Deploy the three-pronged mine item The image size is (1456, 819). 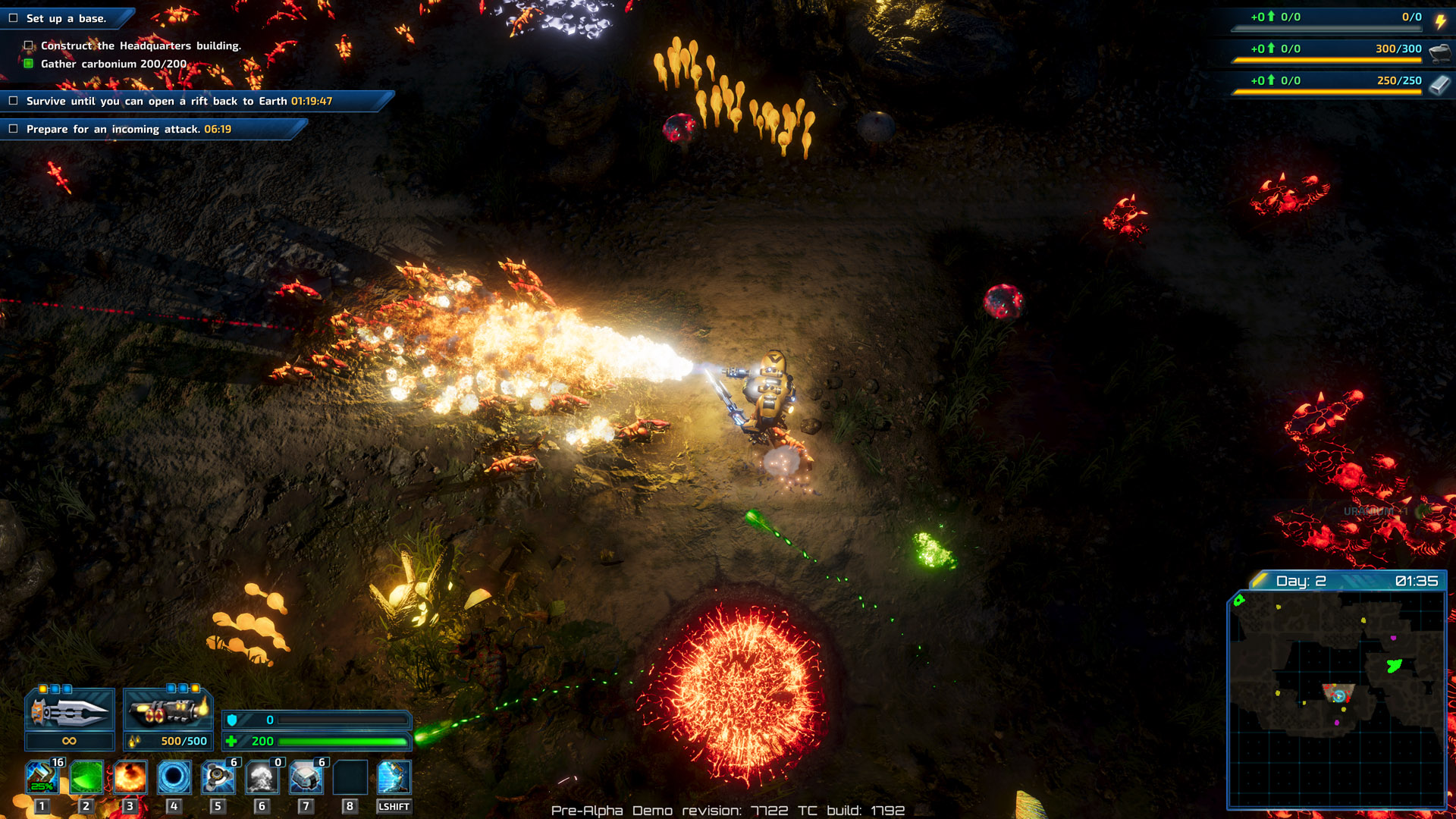[x=218, y=777]
